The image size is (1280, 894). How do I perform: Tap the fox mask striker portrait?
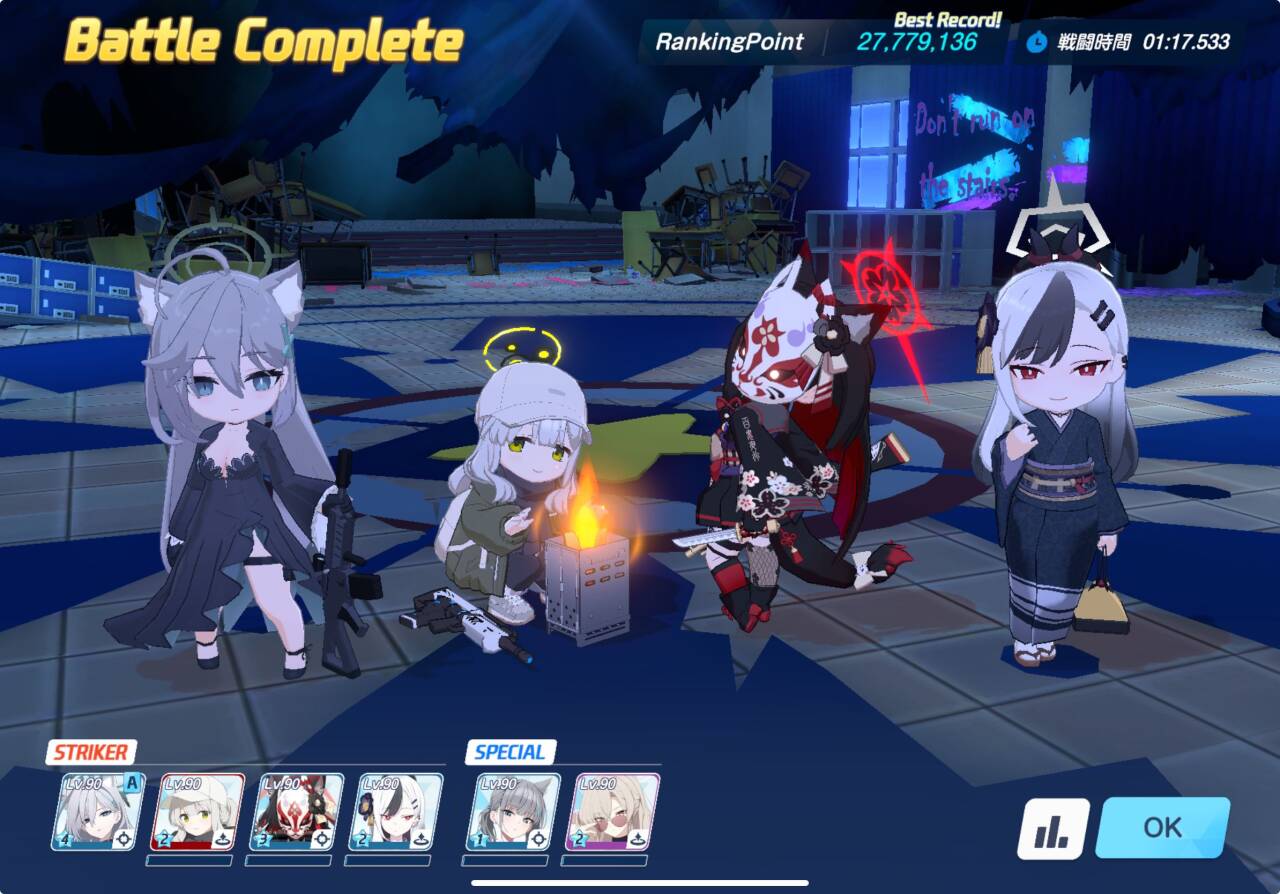(x=296, y=812)
